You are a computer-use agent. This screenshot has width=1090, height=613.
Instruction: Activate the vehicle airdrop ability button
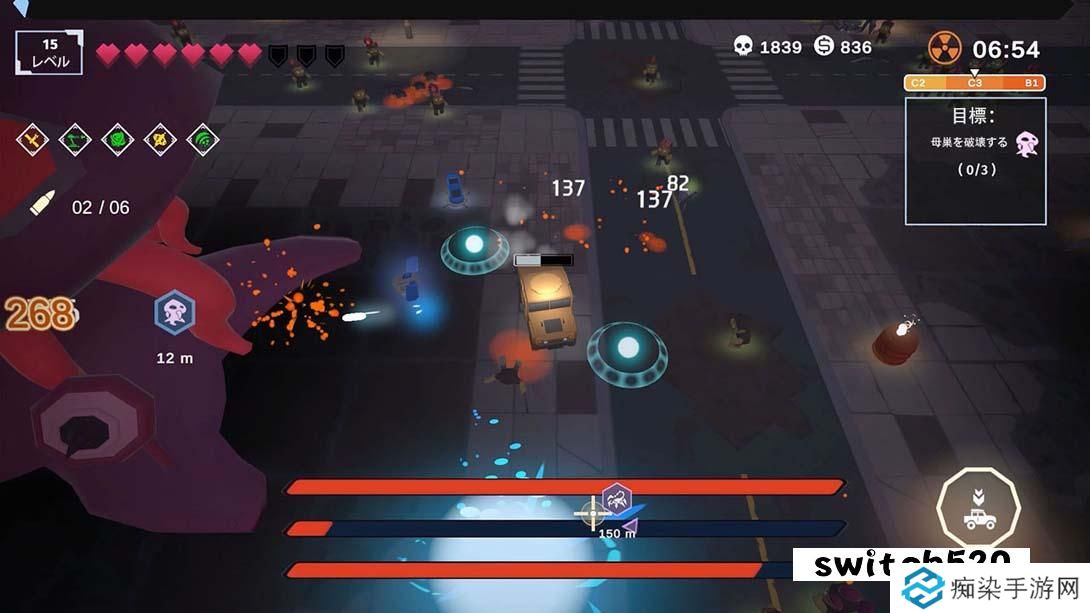coord(978,509)
